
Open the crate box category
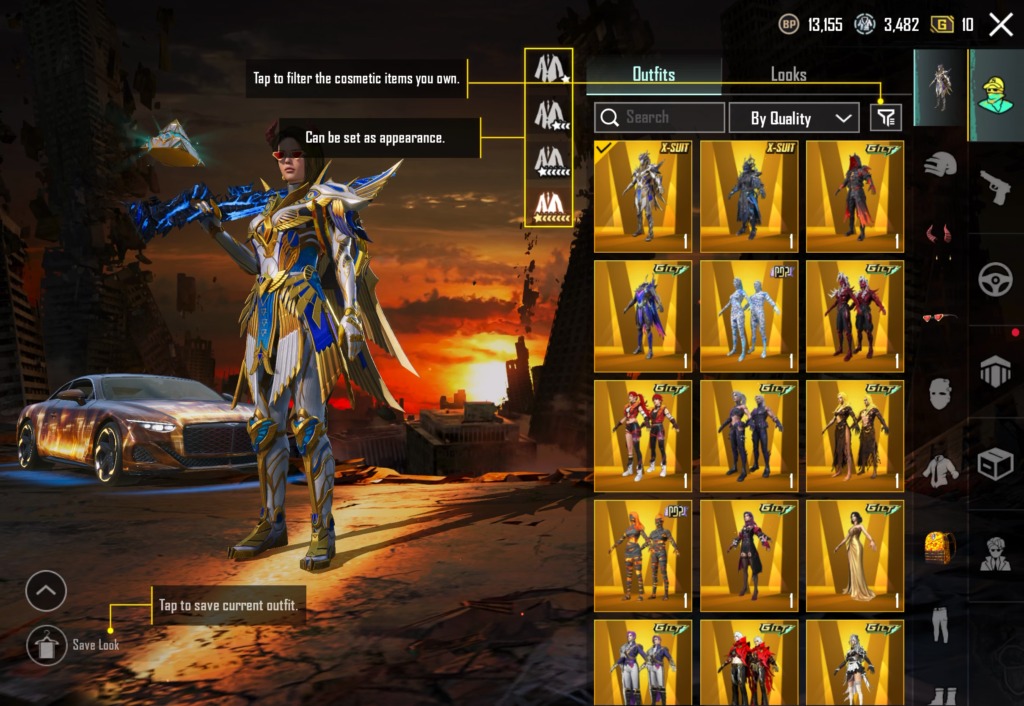click(996, 463)
